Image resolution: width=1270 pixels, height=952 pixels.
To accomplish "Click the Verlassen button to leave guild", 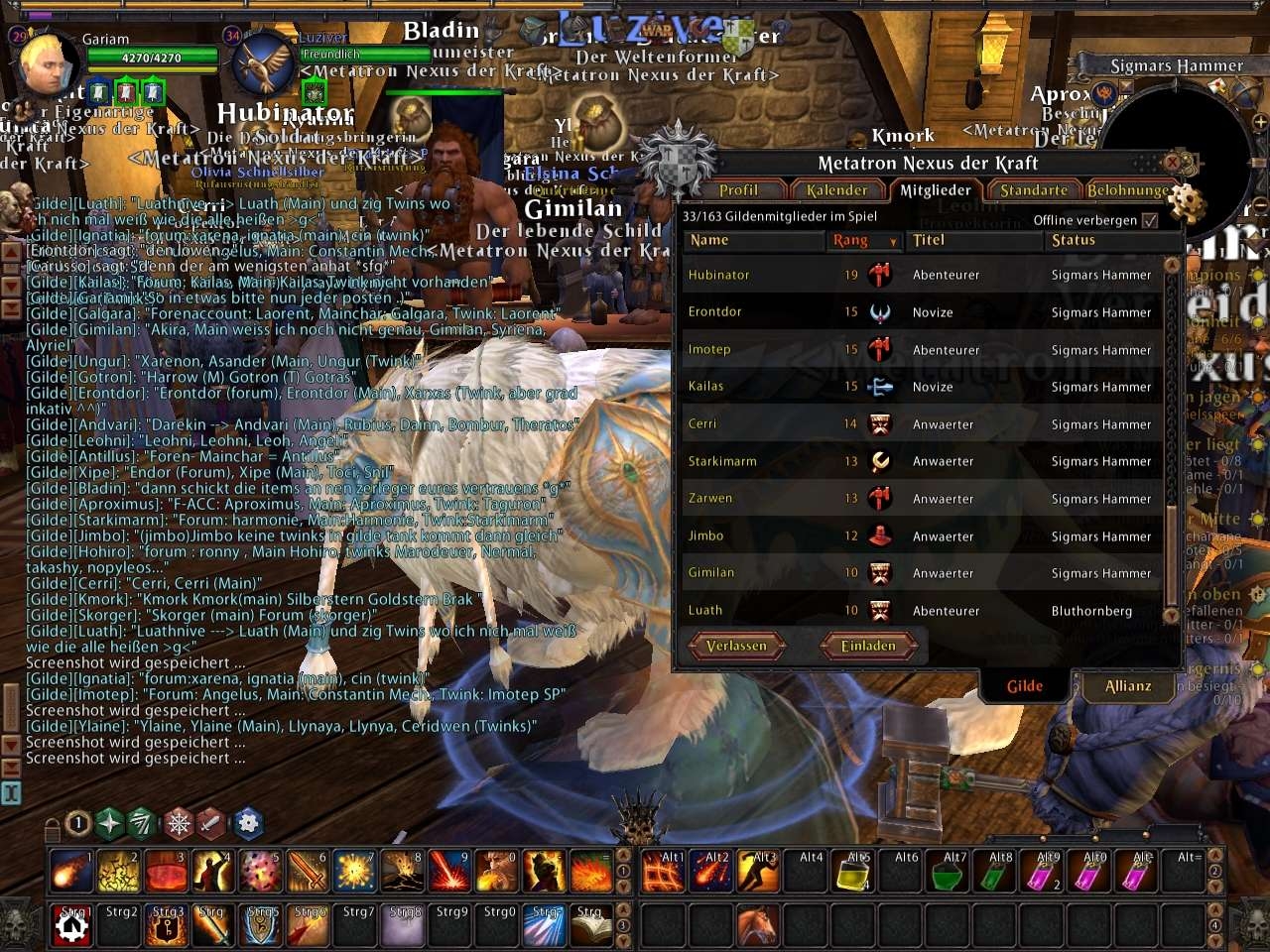I will click(736, 647).
